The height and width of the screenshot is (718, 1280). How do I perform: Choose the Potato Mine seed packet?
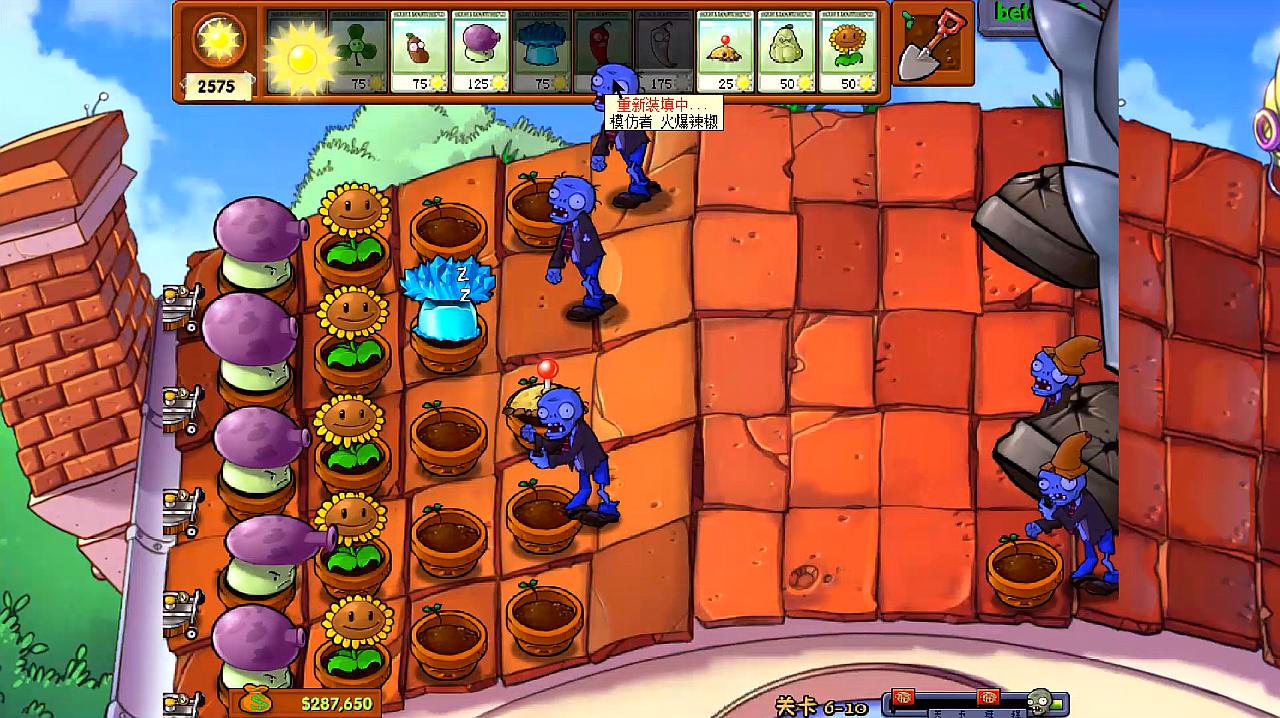[725, 52]
